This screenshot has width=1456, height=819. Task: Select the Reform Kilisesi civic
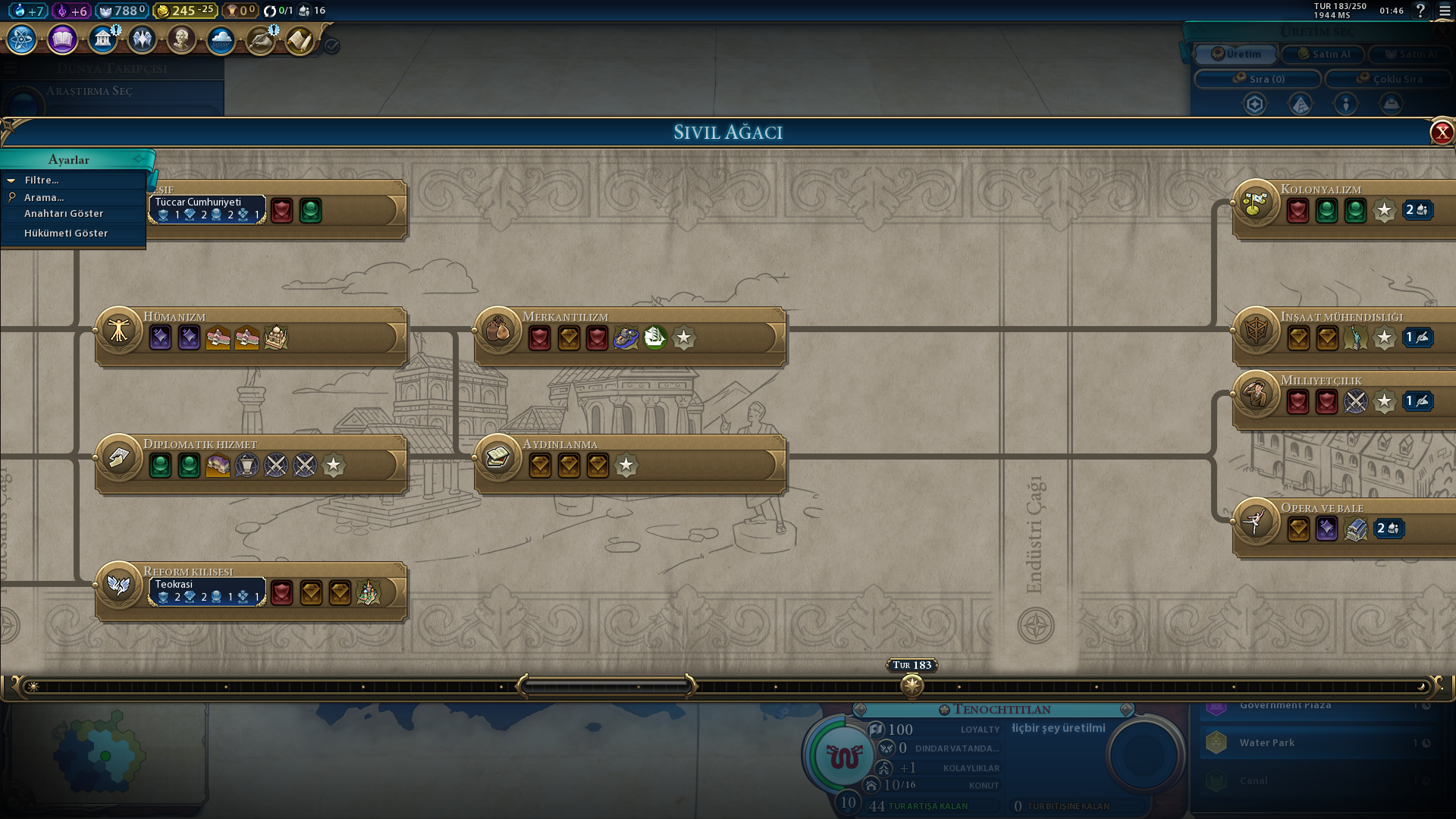tap(119, 586)
